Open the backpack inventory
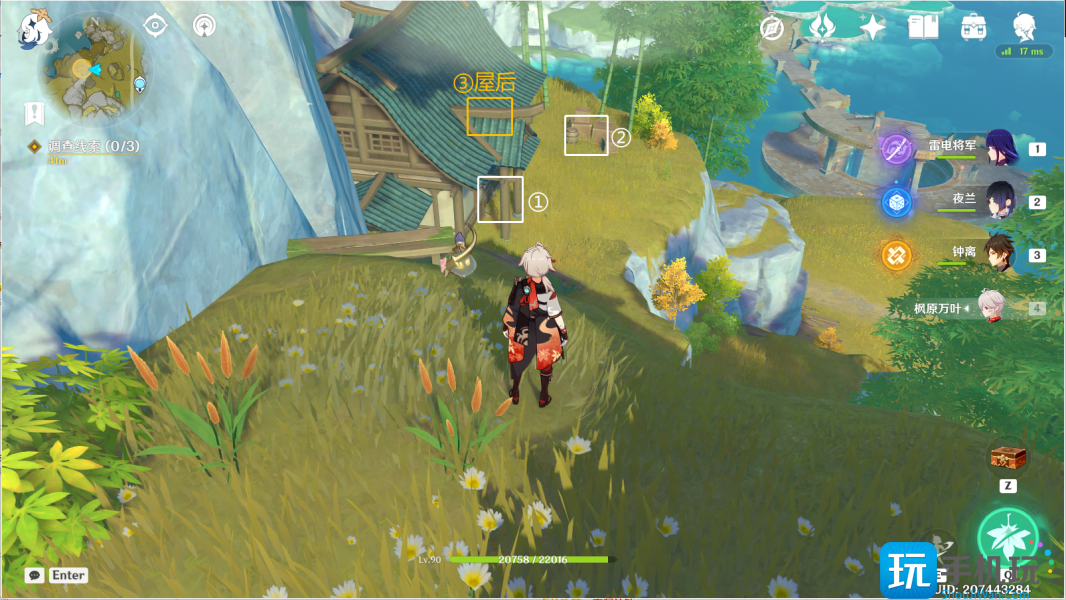This screenshot has width=1066, height=600. click(x=972, y=27)
